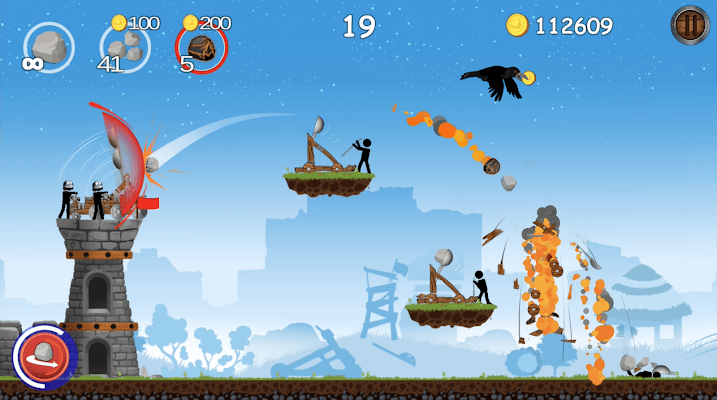The height and width of the screenshot is (400, 717).
Task: Pause the game with the wooden button
Action: click(x=689, y=25)
